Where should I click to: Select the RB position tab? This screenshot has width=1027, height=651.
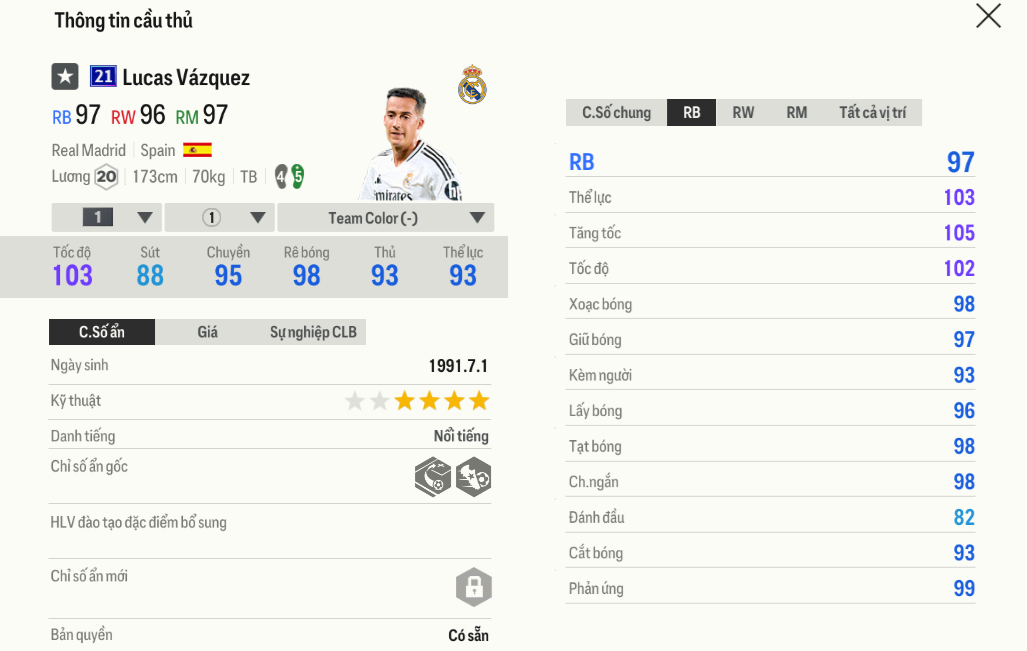pos(692,113)
